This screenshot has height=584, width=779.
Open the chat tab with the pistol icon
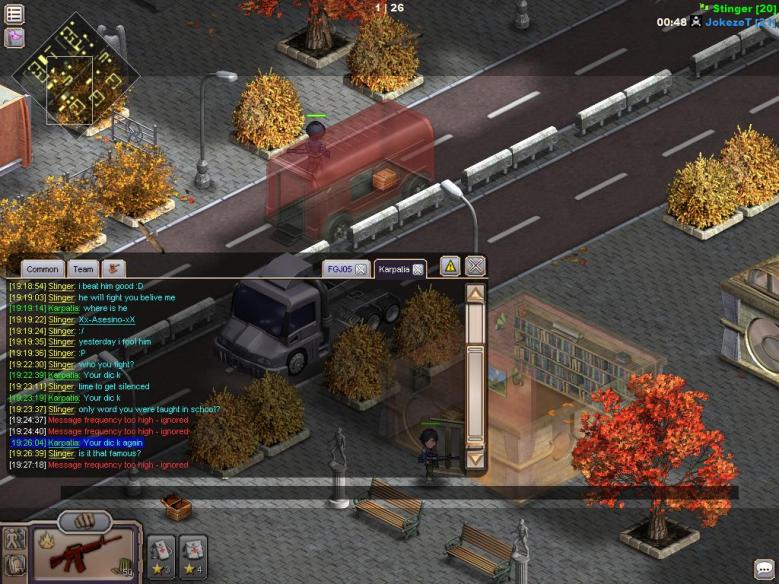[113, 269]
